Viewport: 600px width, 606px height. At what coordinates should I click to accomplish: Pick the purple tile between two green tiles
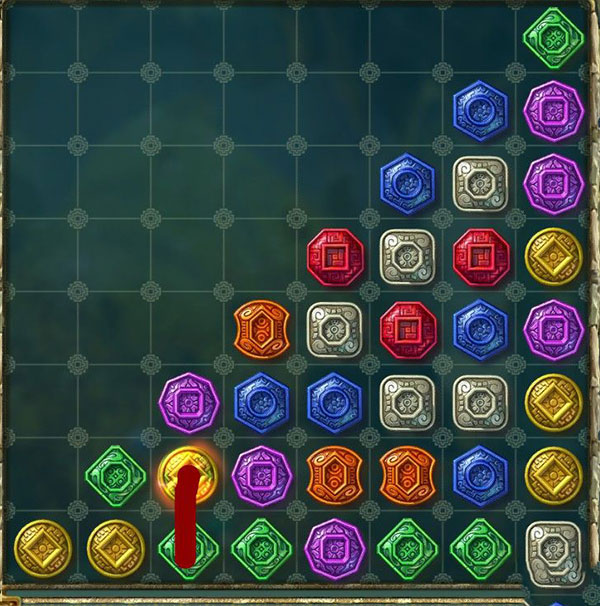(334, 546)
